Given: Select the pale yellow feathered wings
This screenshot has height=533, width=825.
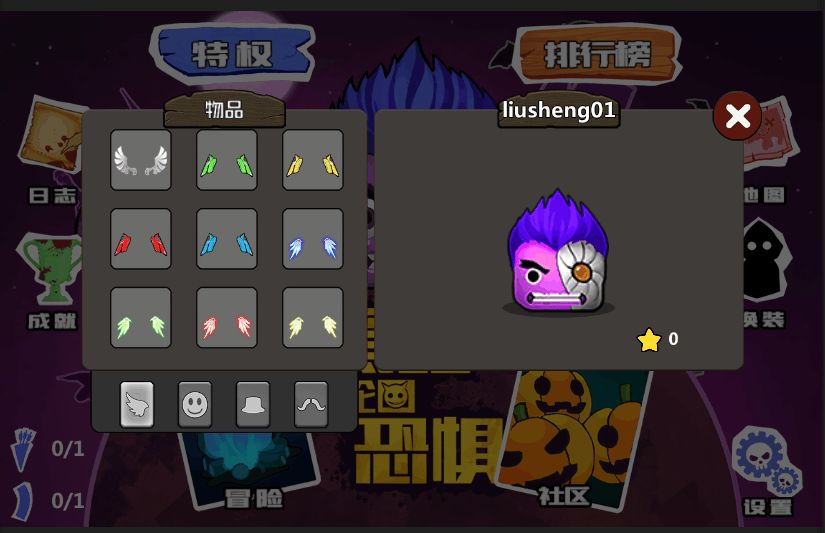Looking at the screenshot, I should (313, 318).
